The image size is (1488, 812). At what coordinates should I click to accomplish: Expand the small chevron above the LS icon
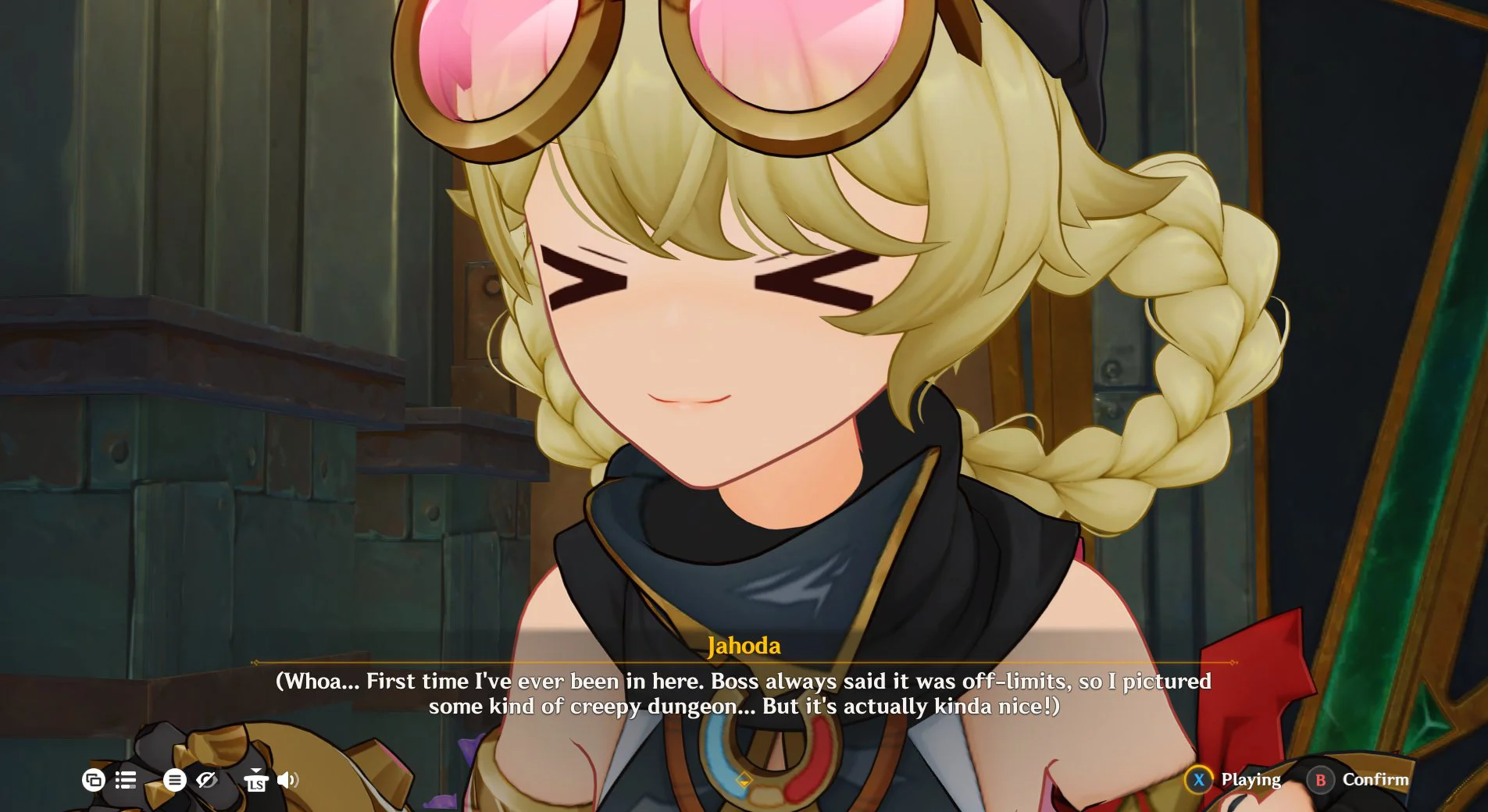(256, 771)
